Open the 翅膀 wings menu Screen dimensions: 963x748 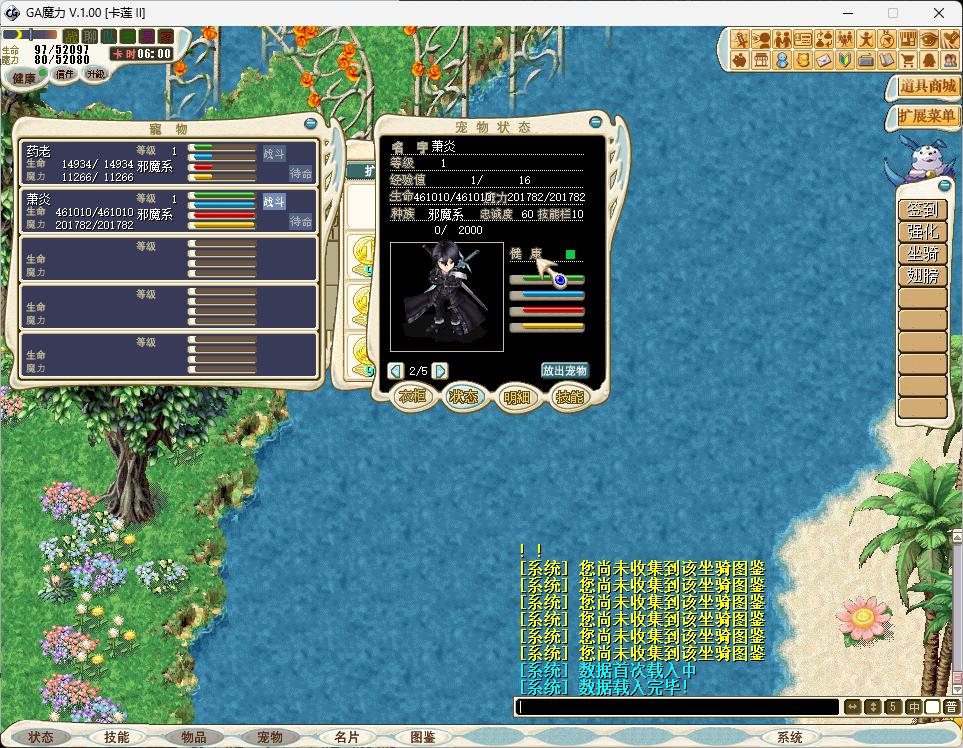[921, 276]
